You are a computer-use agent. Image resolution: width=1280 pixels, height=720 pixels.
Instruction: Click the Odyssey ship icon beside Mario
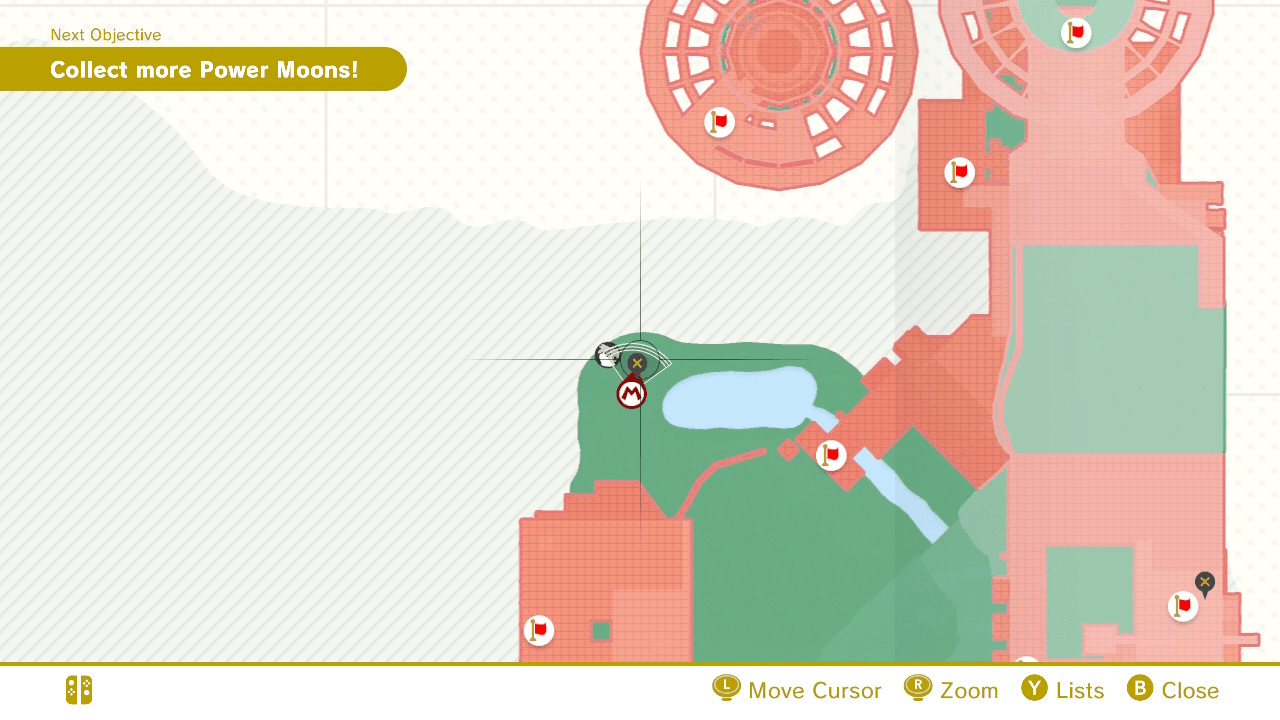608,355
